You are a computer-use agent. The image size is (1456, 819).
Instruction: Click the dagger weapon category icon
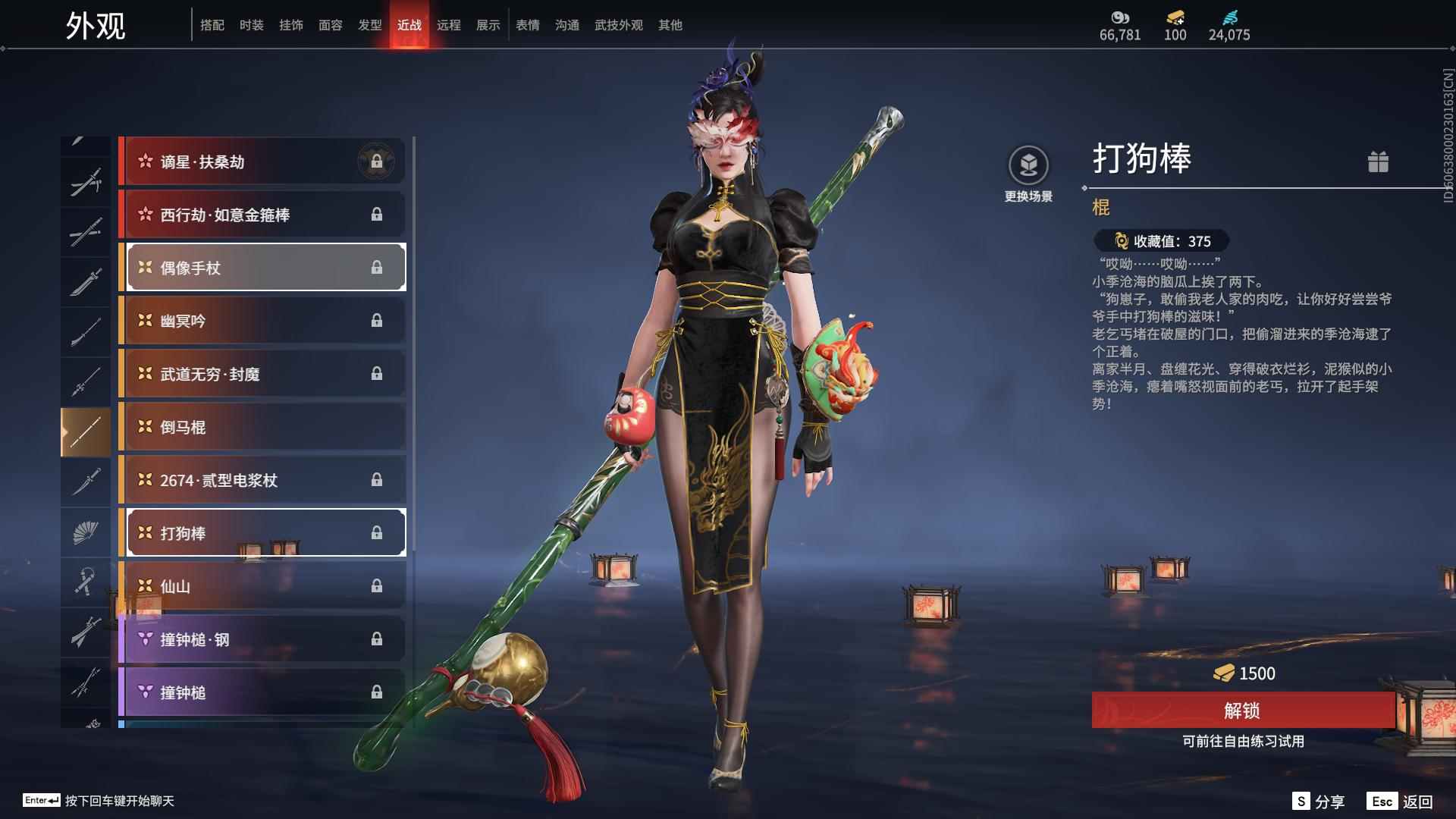(x=86, y=482)
